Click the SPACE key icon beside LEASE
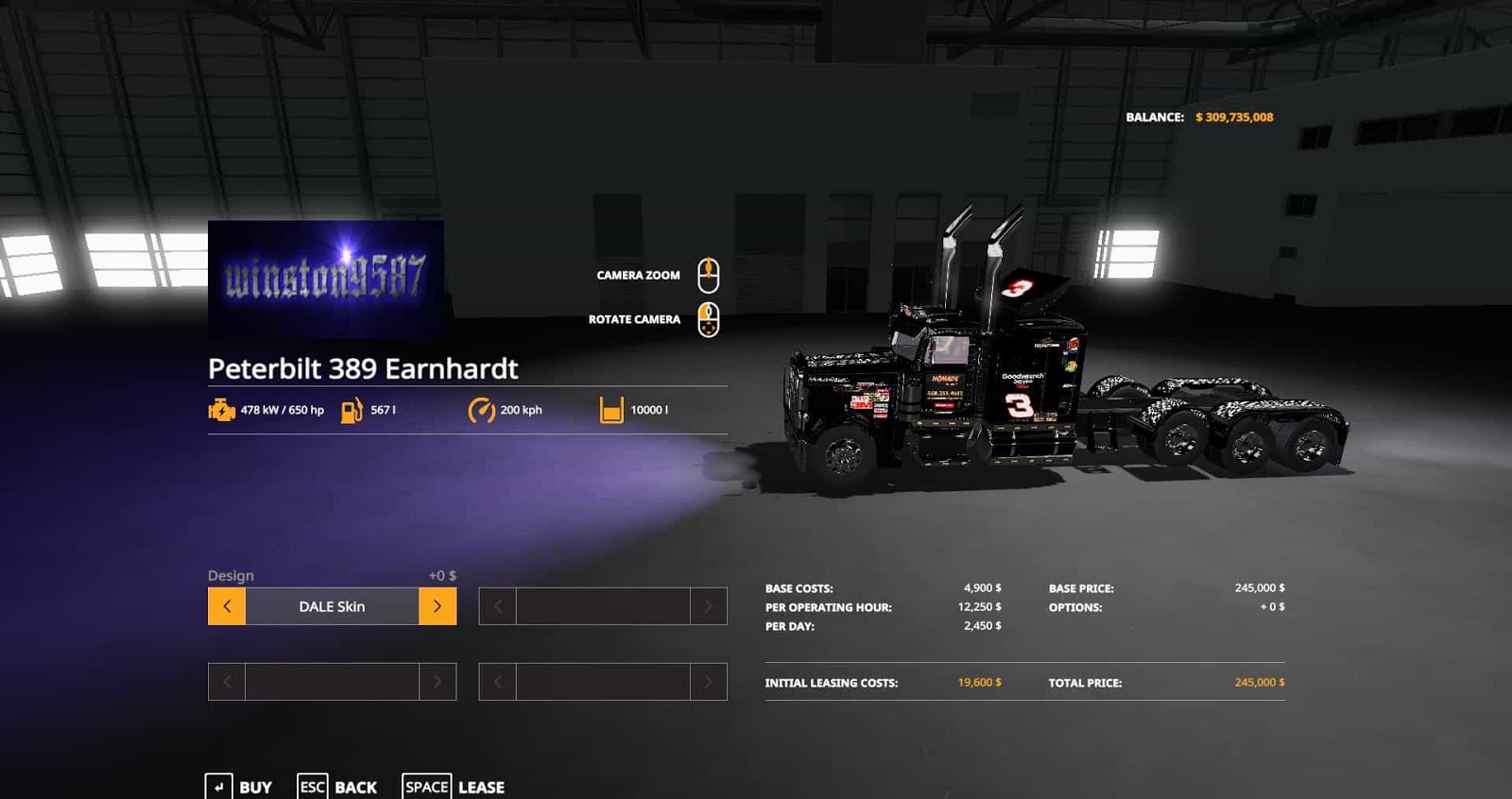The width and height of the screenshot is (1512, 799). (426, 786)
